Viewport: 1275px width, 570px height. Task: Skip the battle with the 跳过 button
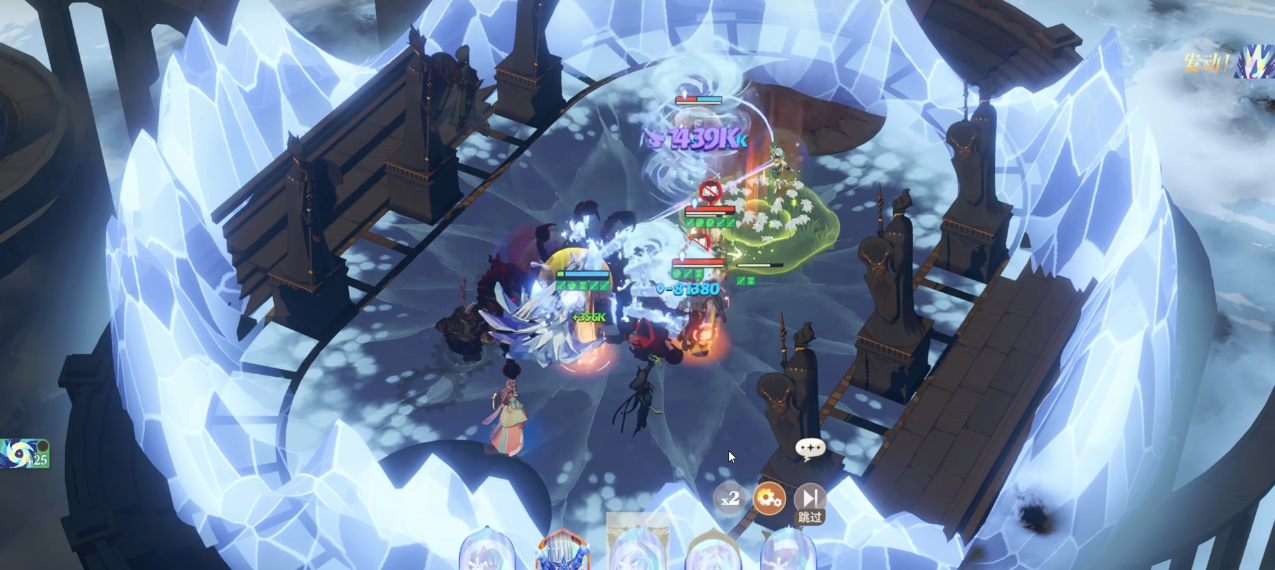pyautogui.click(x=809, y=500)
